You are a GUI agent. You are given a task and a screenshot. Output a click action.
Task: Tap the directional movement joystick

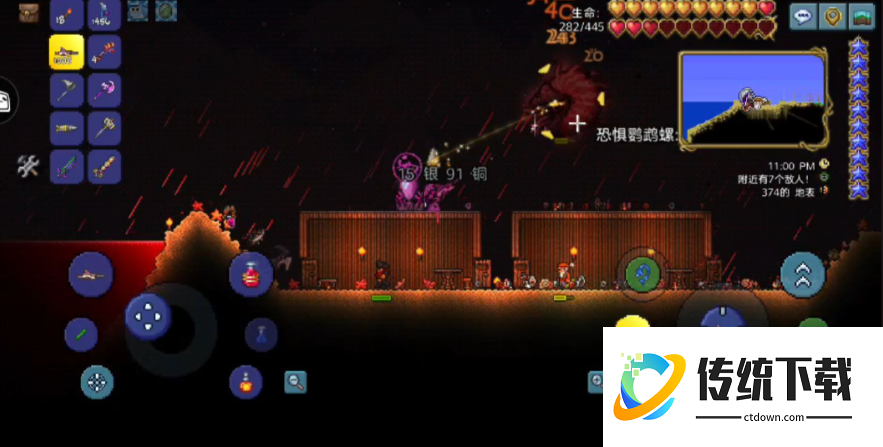pos(150,318)
